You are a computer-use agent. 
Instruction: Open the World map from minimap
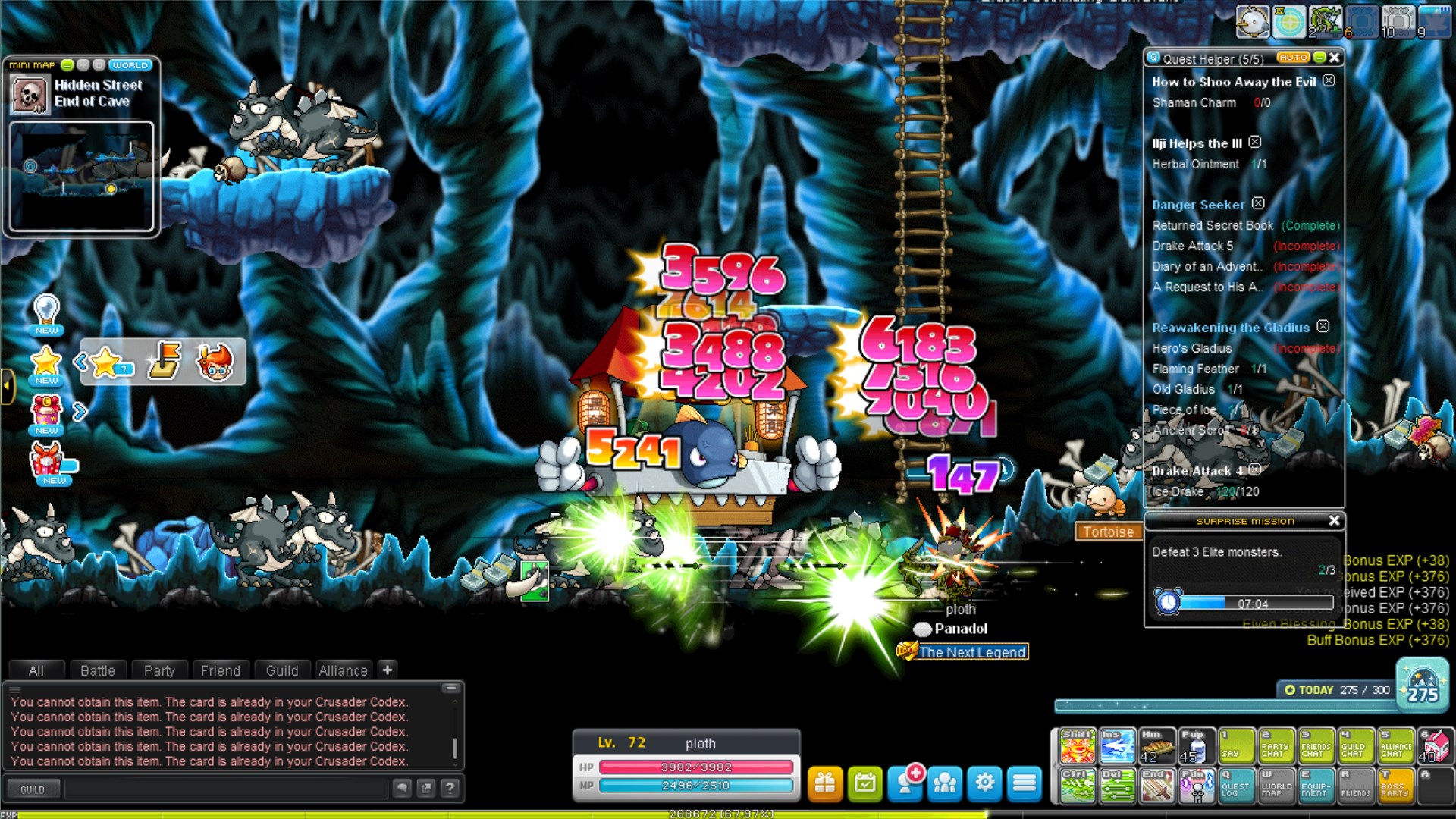point(130,65)
